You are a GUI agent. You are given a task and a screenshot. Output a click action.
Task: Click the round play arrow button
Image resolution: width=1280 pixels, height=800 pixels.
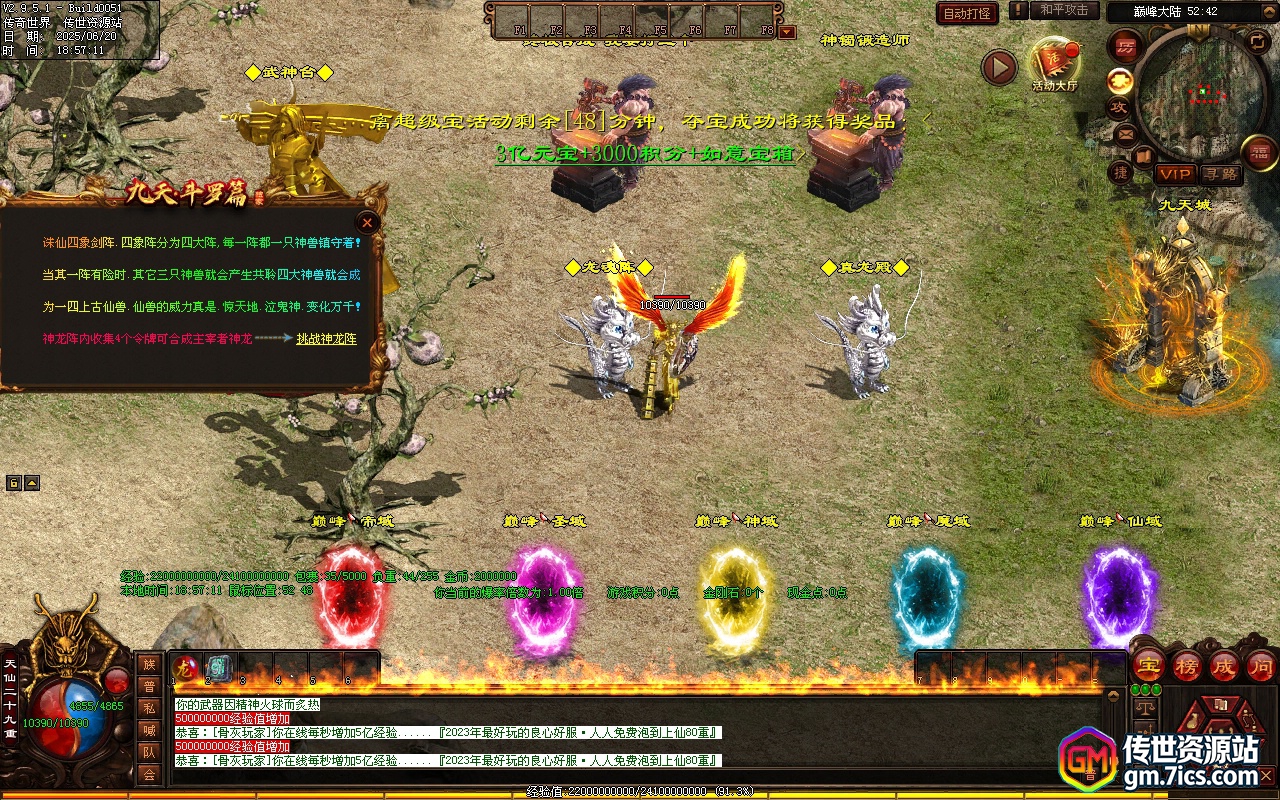click(x=999, y=67)
